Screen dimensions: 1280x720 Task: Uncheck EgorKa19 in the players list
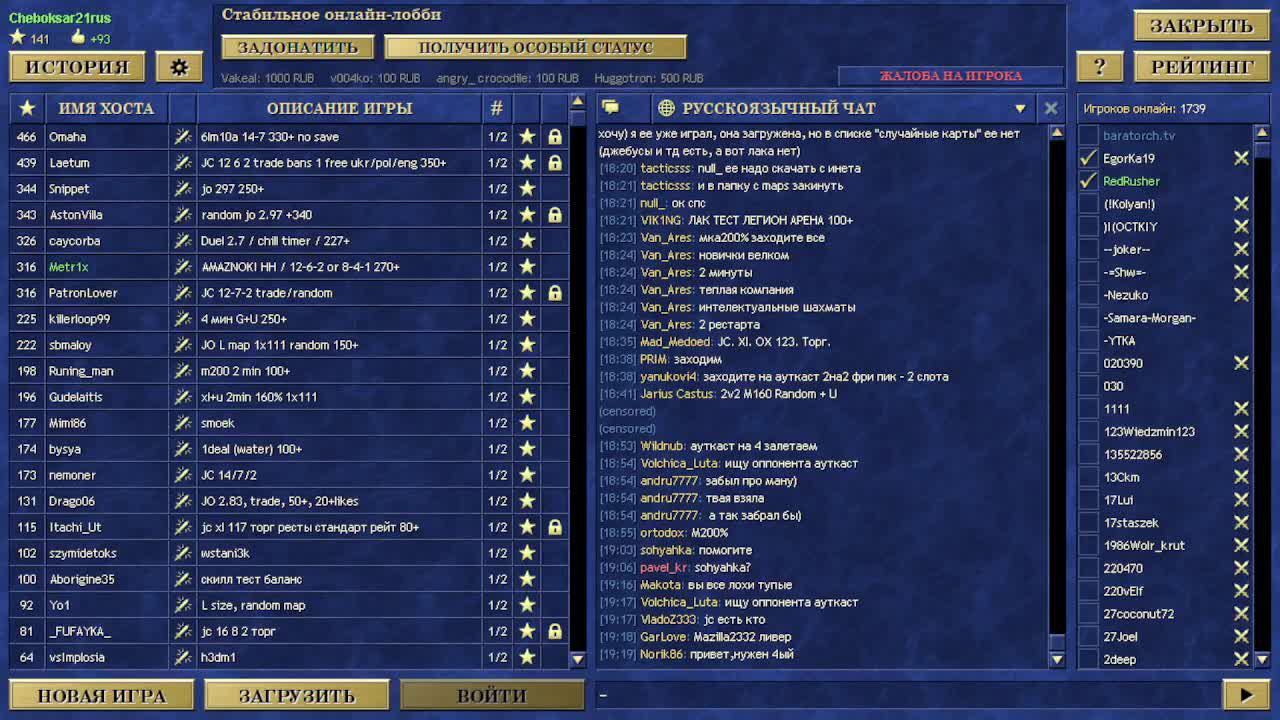[x=1089, y=157]
